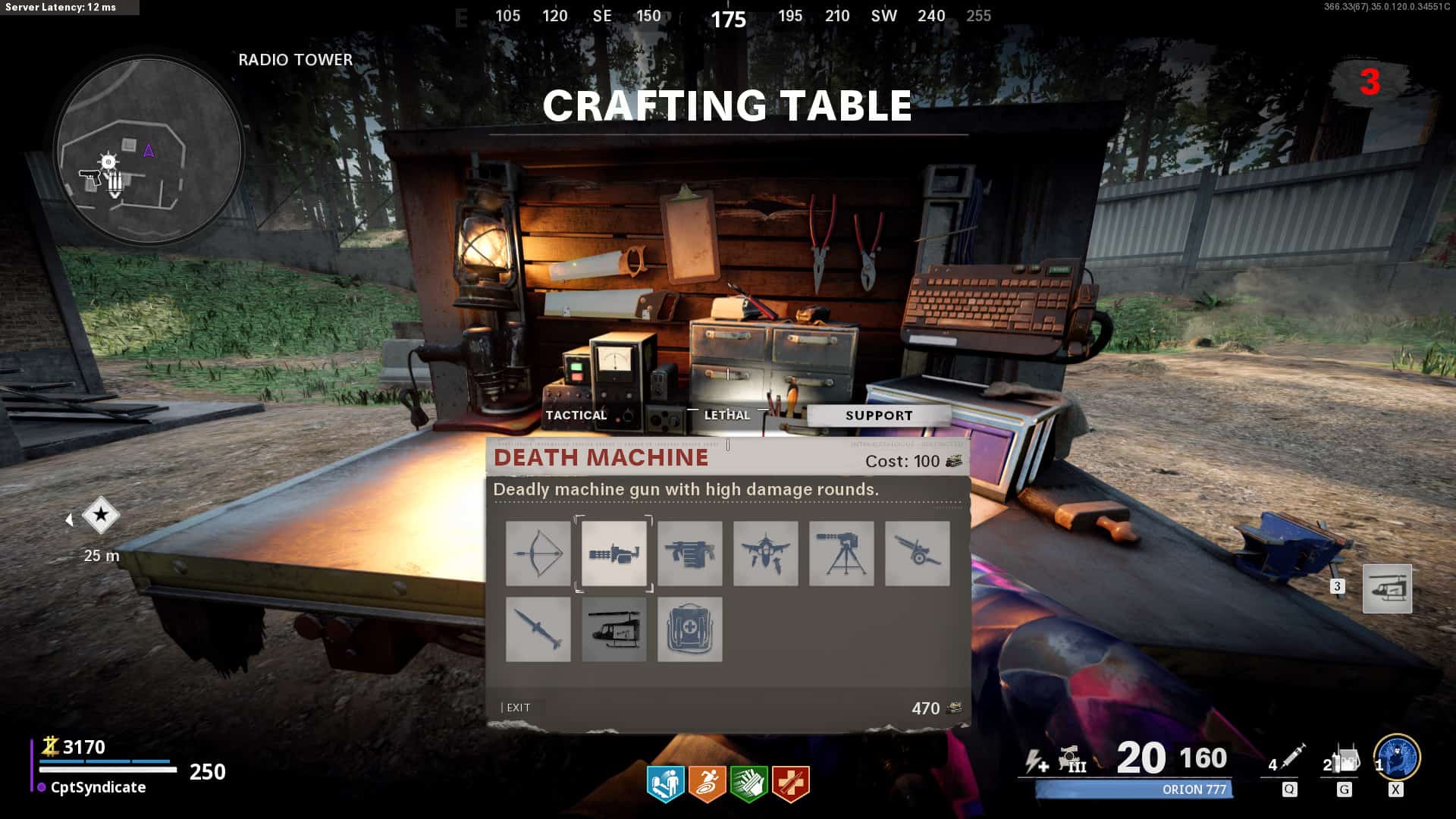Activate the blue field upgrade icon
This screenshot has height=819, width=1456.
point(1397,758)
